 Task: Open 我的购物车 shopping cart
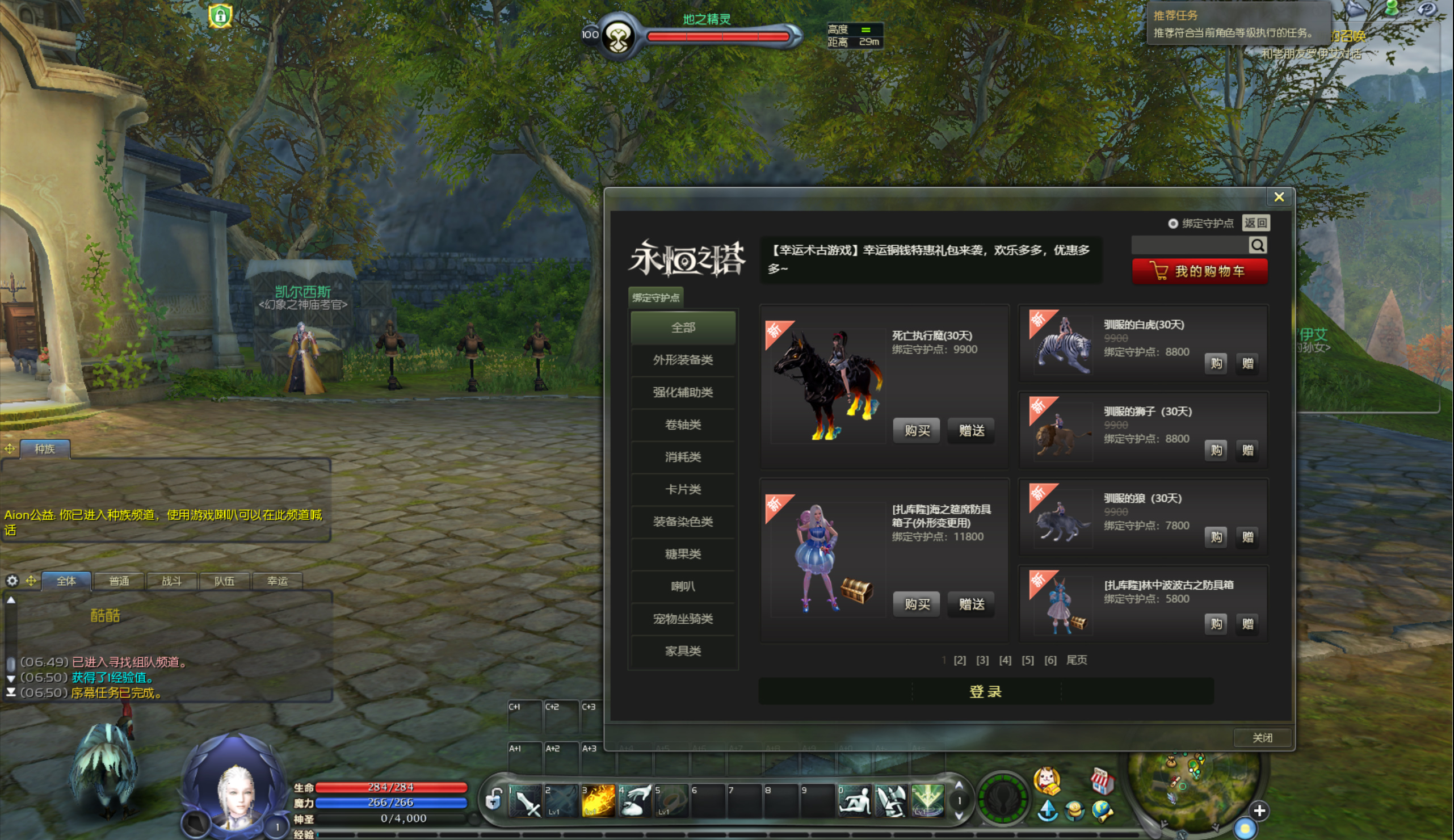1200,271
